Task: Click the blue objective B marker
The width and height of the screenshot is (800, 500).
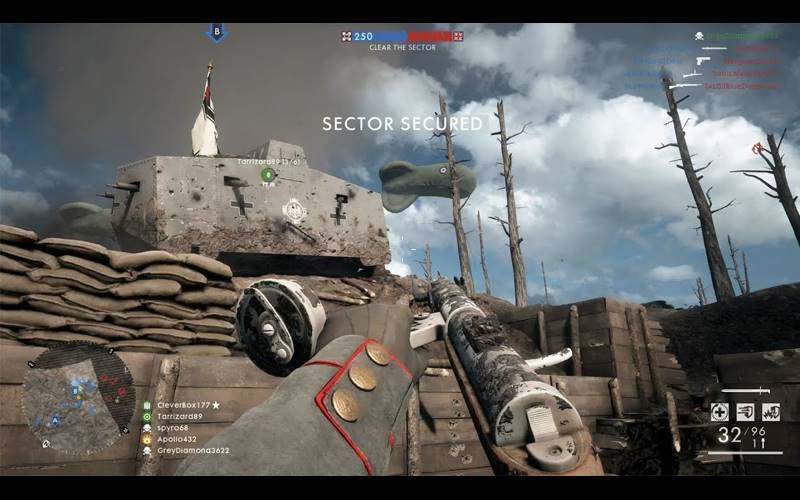Action: tap(217, 32)
